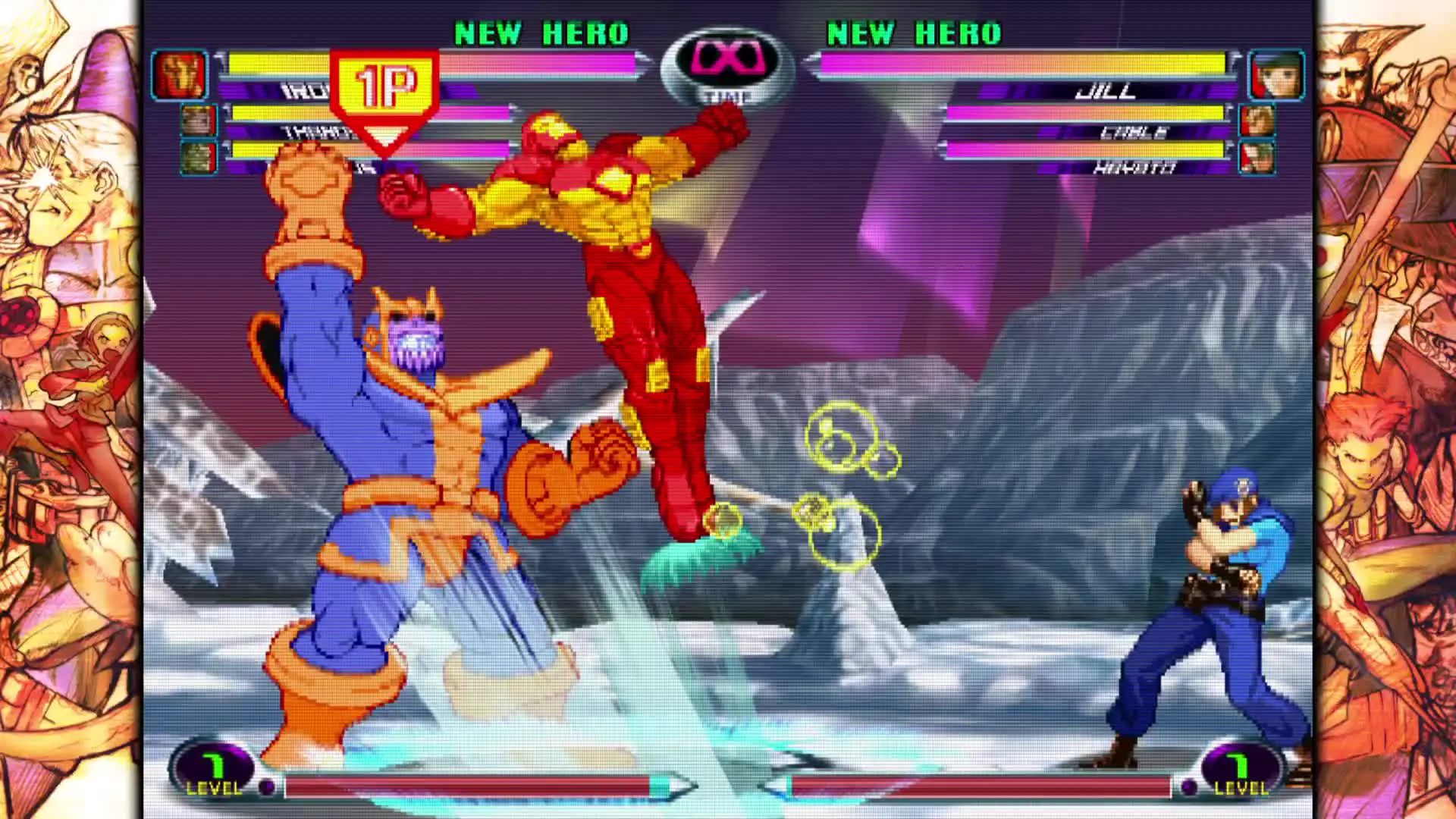
Task: Click Iron Man's character portrait
Action: [x=180, y=75]
